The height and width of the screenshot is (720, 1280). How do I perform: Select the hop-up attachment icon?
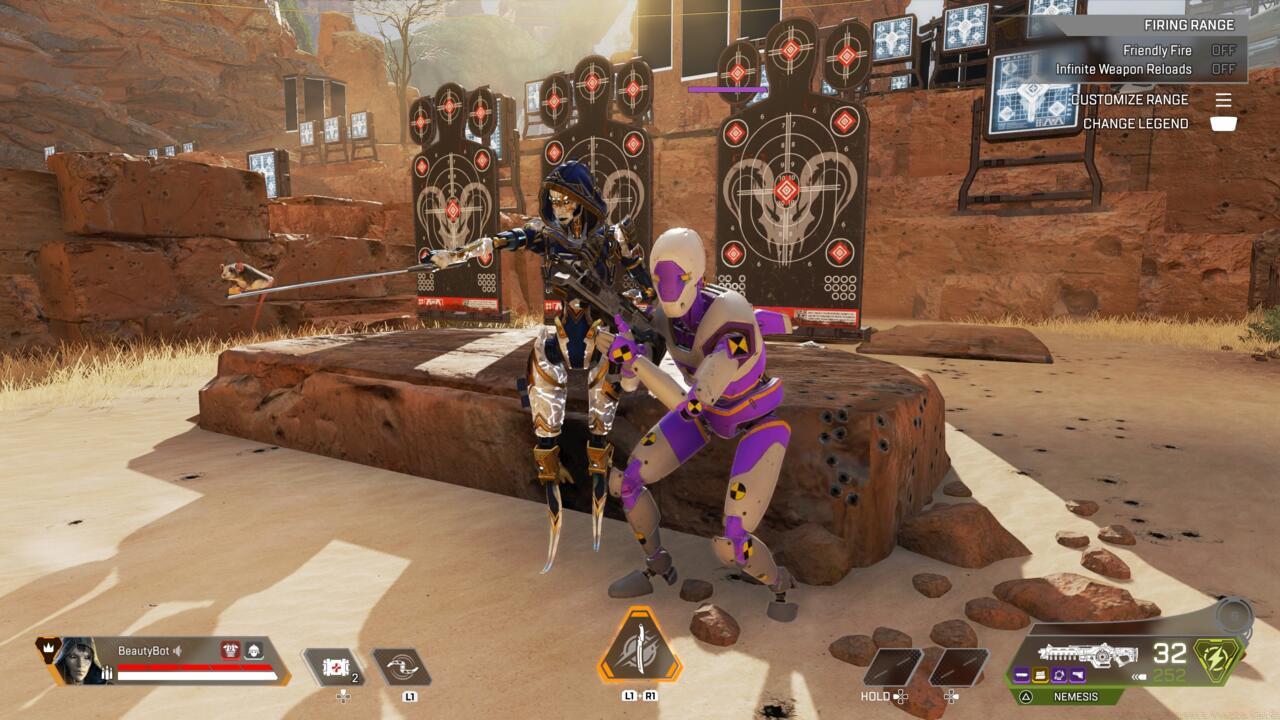pyautogui.click(x=1076, y=676)
